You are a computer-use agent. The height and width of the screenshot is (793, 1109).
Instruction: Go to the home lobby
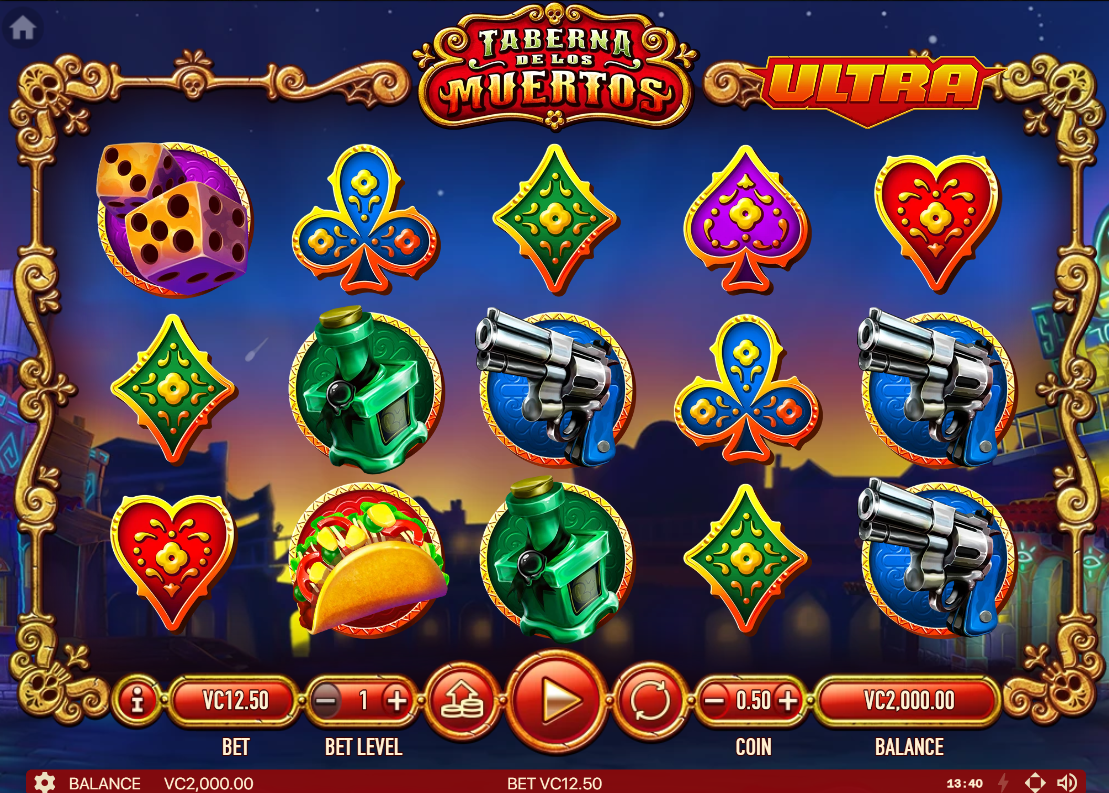22,28
